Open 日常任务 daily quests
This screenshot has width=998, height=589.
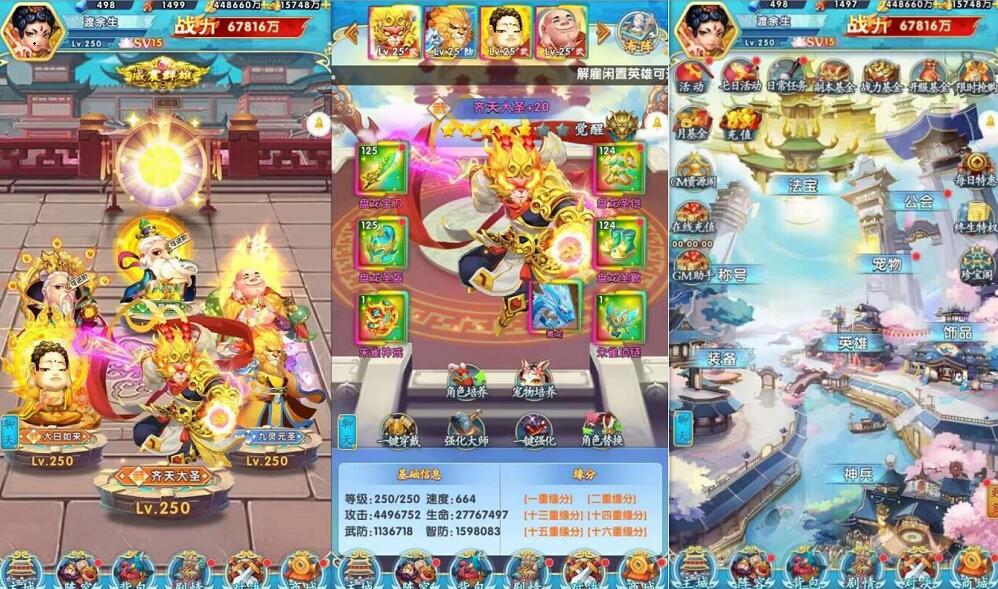[788, 75]
